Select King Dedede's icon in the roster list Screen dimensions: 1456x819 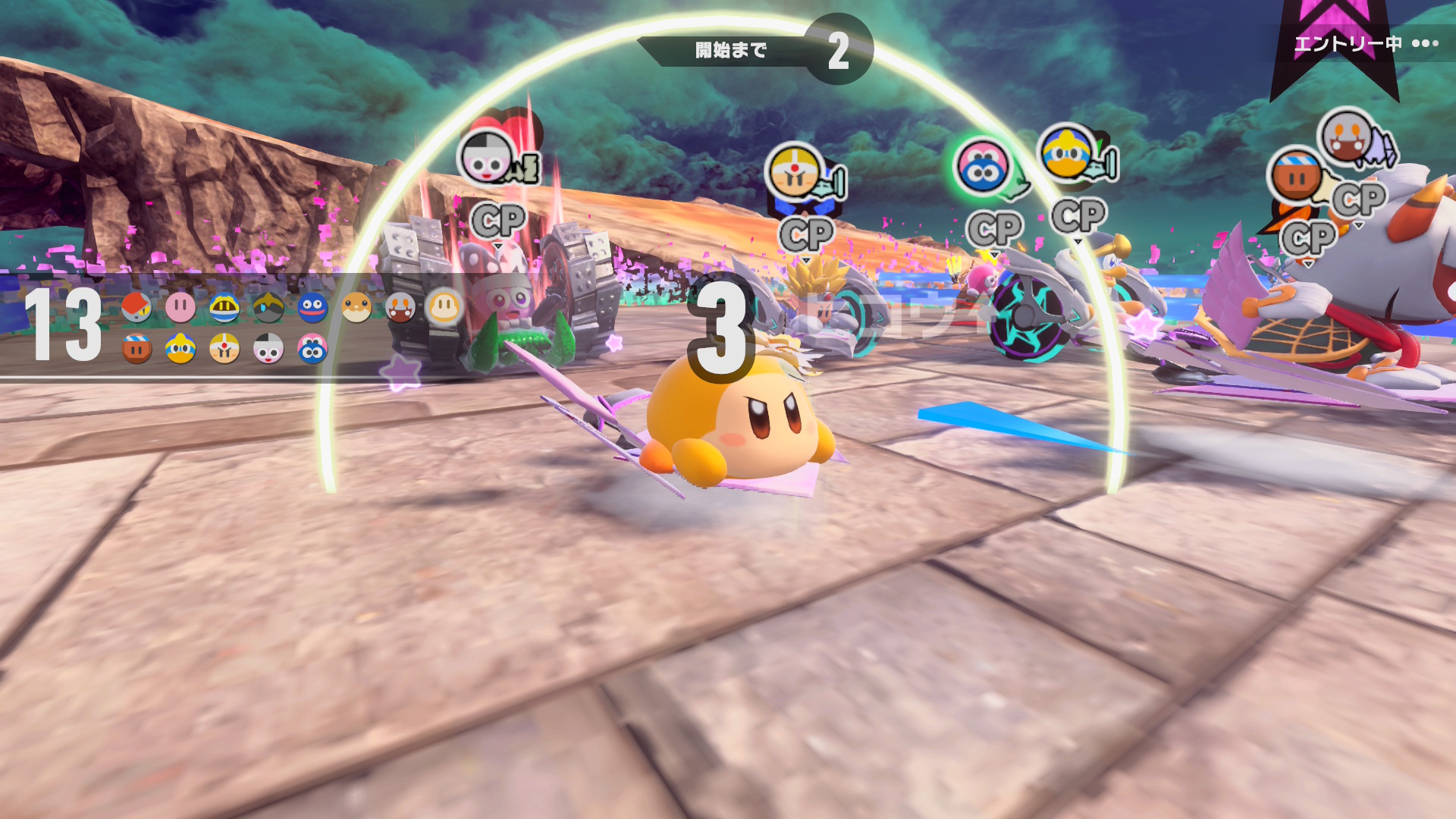pyautogui.click(x=180, y=349)
